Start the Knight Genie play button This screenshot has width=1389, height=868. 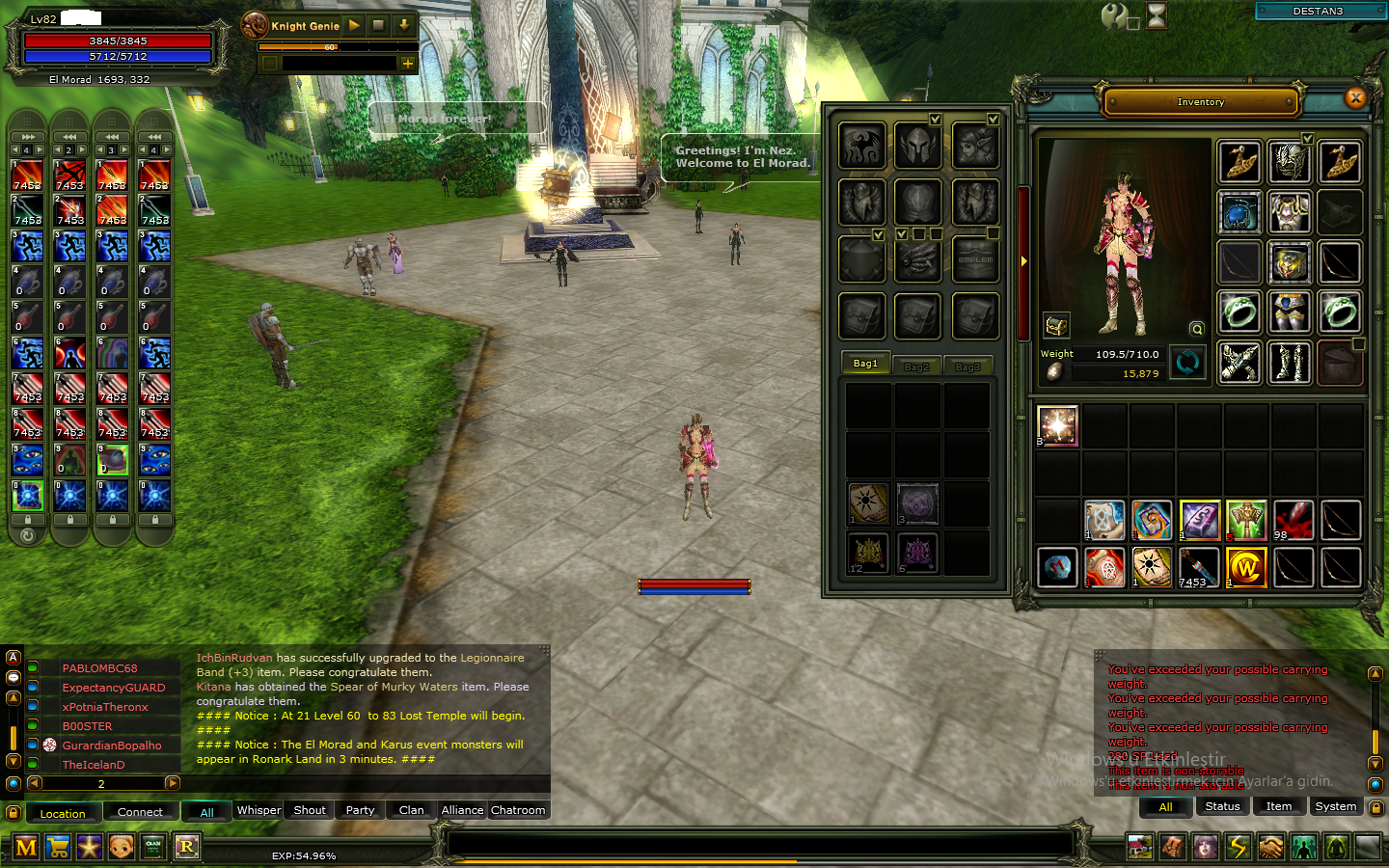[x=354, y=25]
